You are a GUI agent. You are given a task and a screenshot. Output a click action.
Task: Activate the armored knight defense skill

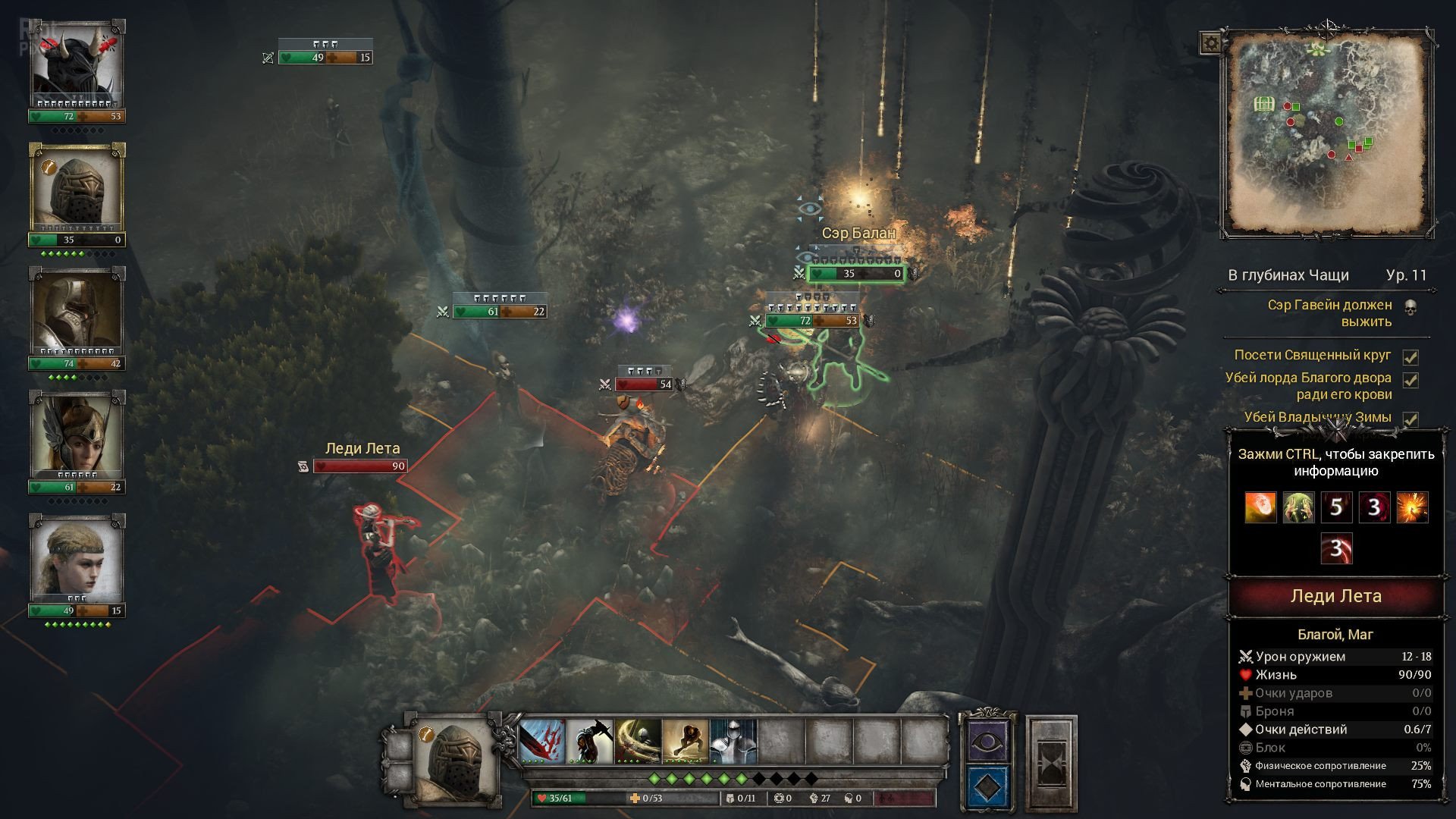(x=733, y=741)
